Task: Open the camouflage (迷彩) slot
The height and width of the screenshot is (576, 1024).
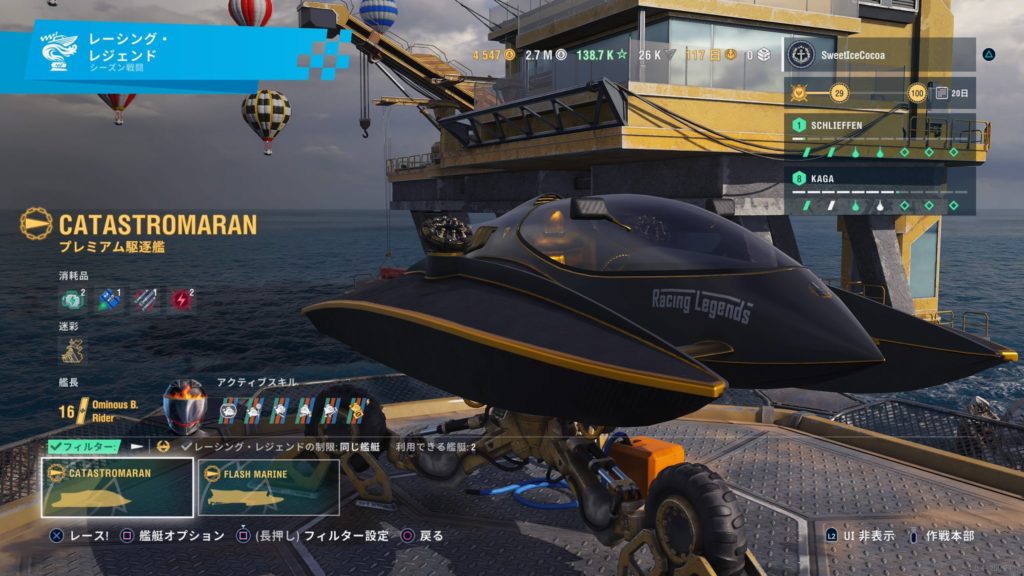Action: click(x=73, y=349)
